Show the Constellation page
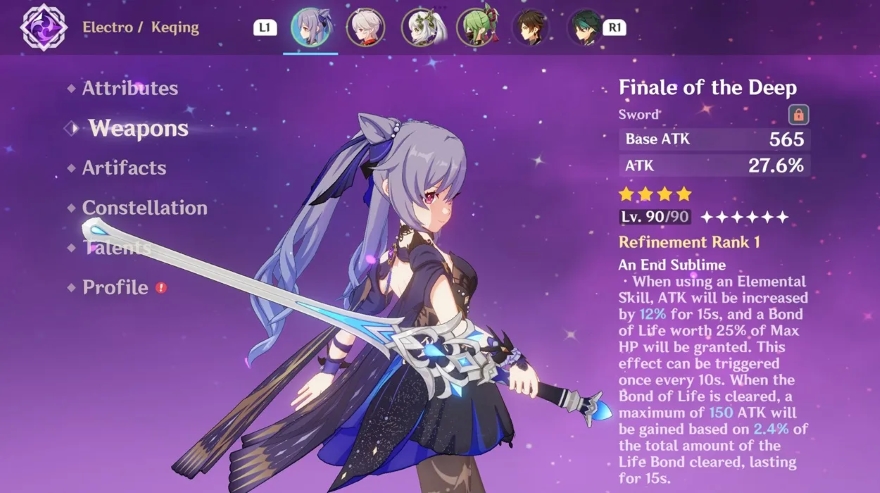This screenshot has width=880, height=493. coord(145,208)
